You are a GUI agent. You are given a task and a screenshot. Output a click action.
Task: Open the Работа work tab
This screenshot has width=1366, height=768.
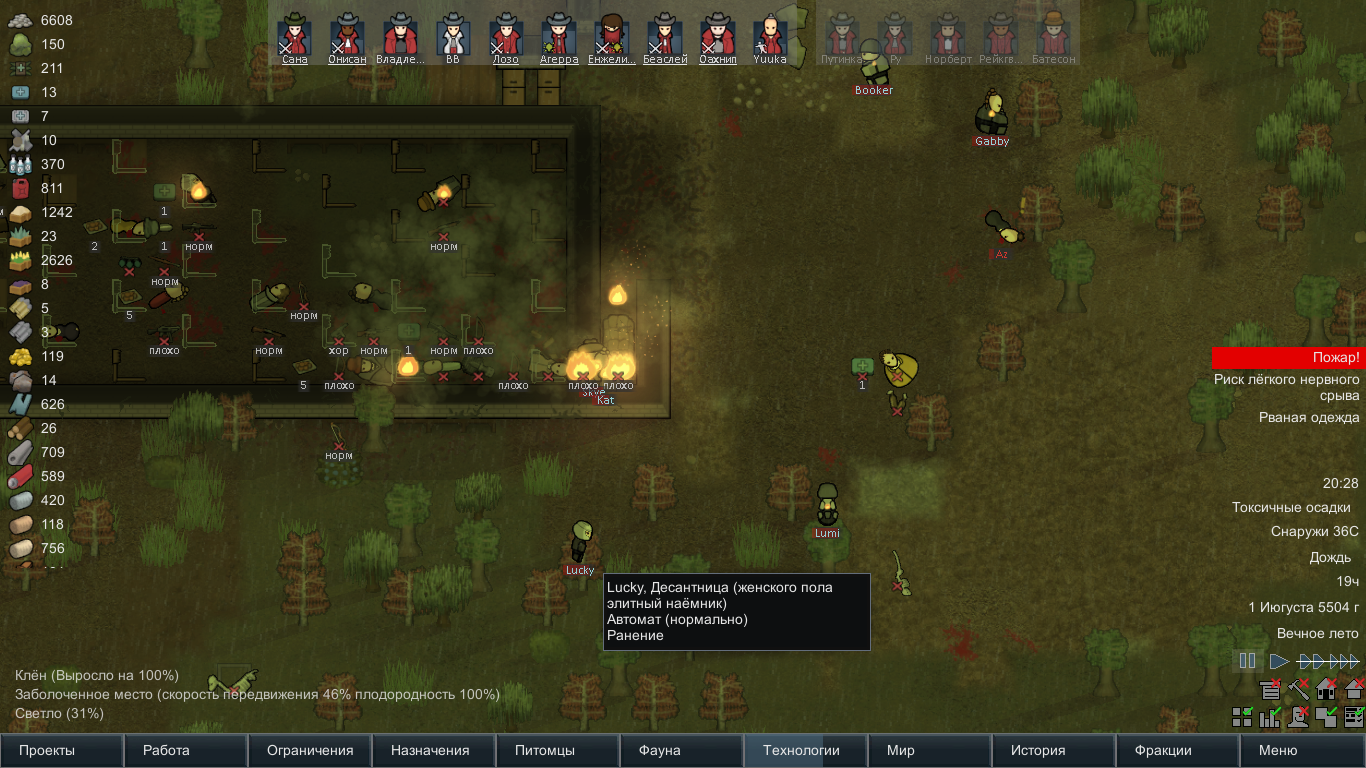(x=186, y=750)
